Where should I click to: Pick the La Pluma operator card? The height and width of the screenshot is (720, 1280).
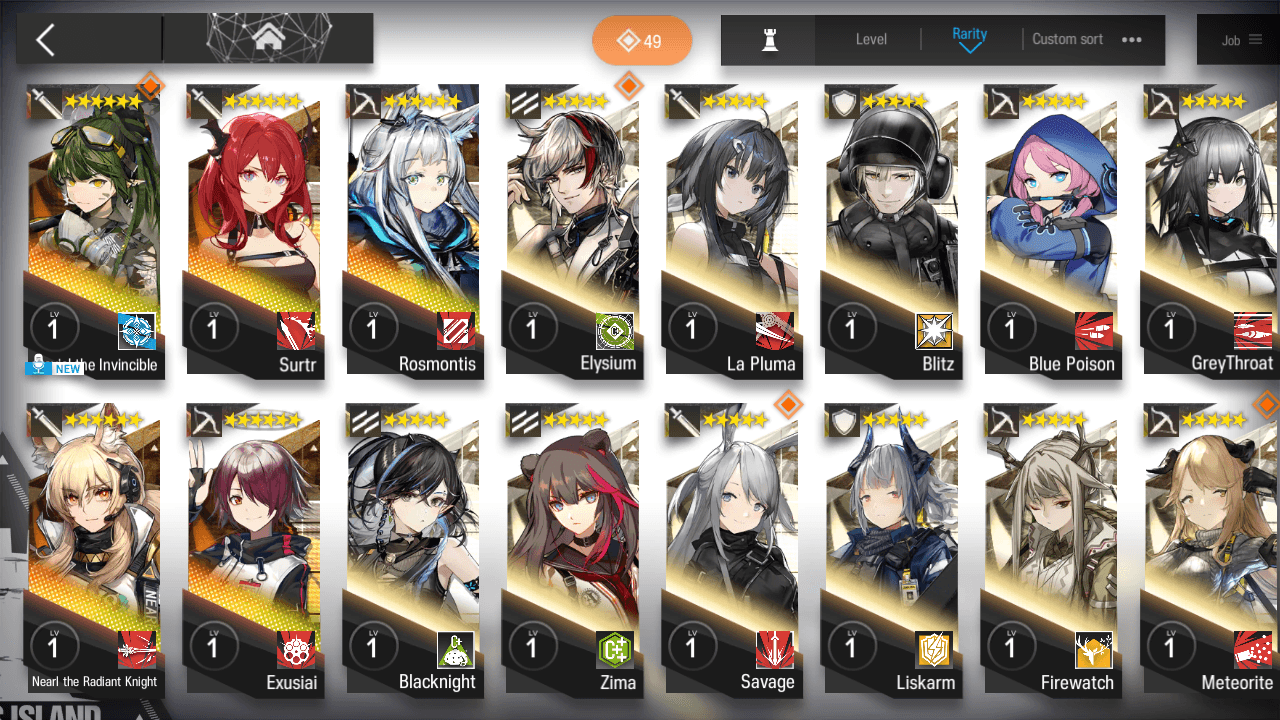[x=732, y=230]
